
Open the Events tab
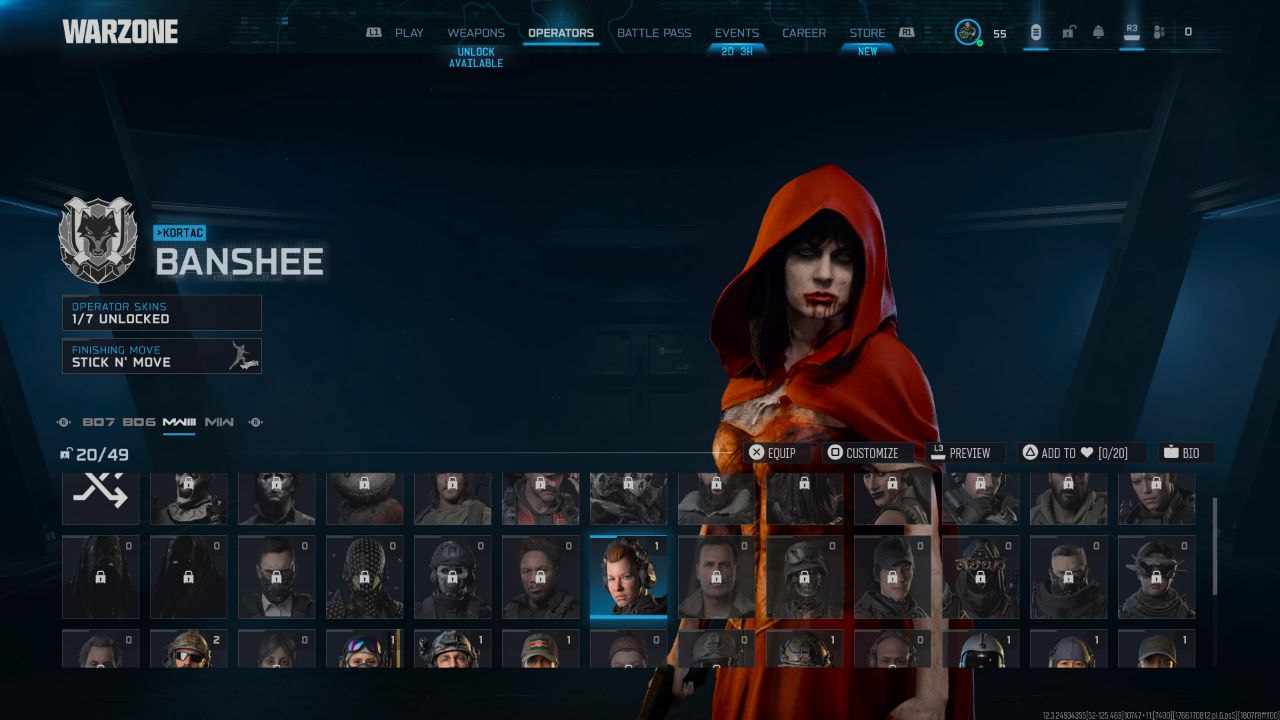736,33
